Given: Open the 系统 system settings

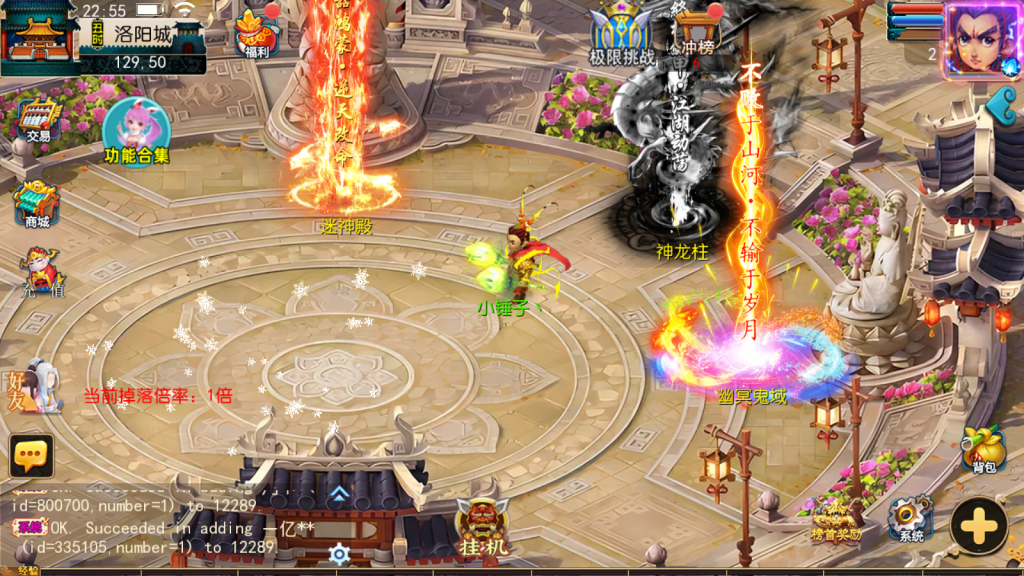Looking at the screenshot, I should [909, 518].
